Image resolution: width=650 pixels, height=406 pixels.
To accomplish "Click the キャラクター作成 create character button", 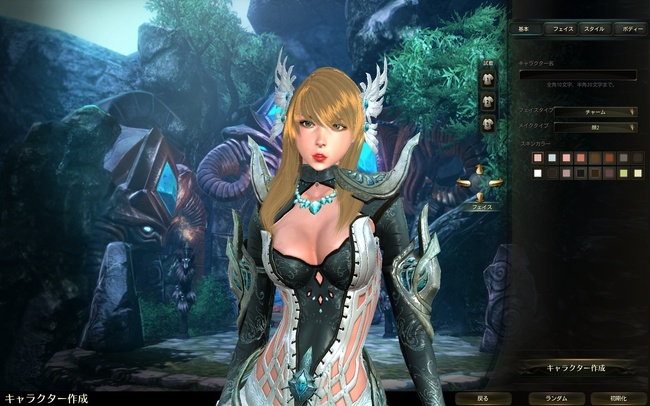I will (x=575, y=368).
